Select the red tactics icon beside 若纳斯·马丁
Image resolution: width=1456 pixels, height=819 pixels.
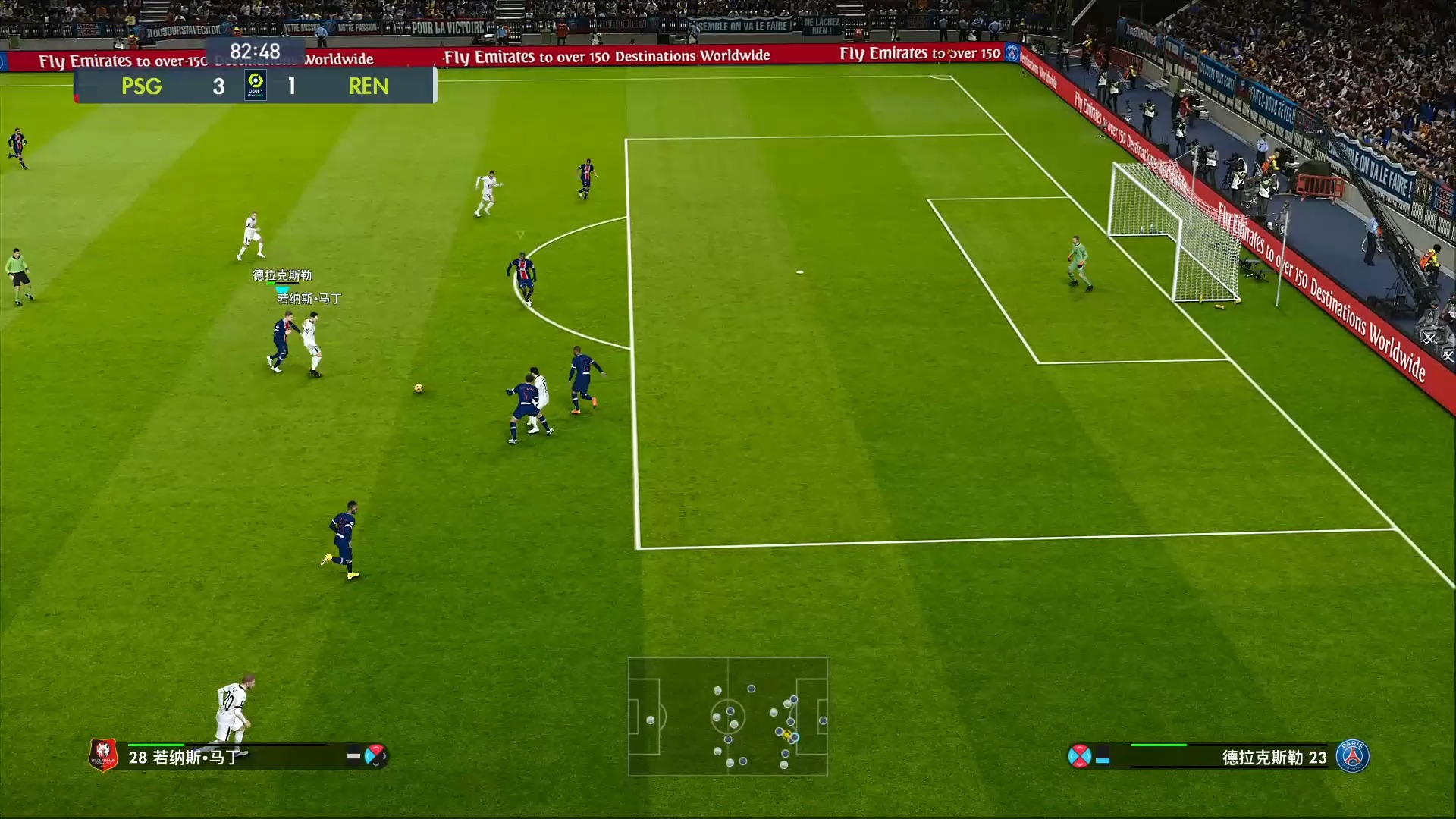point(375,755)
